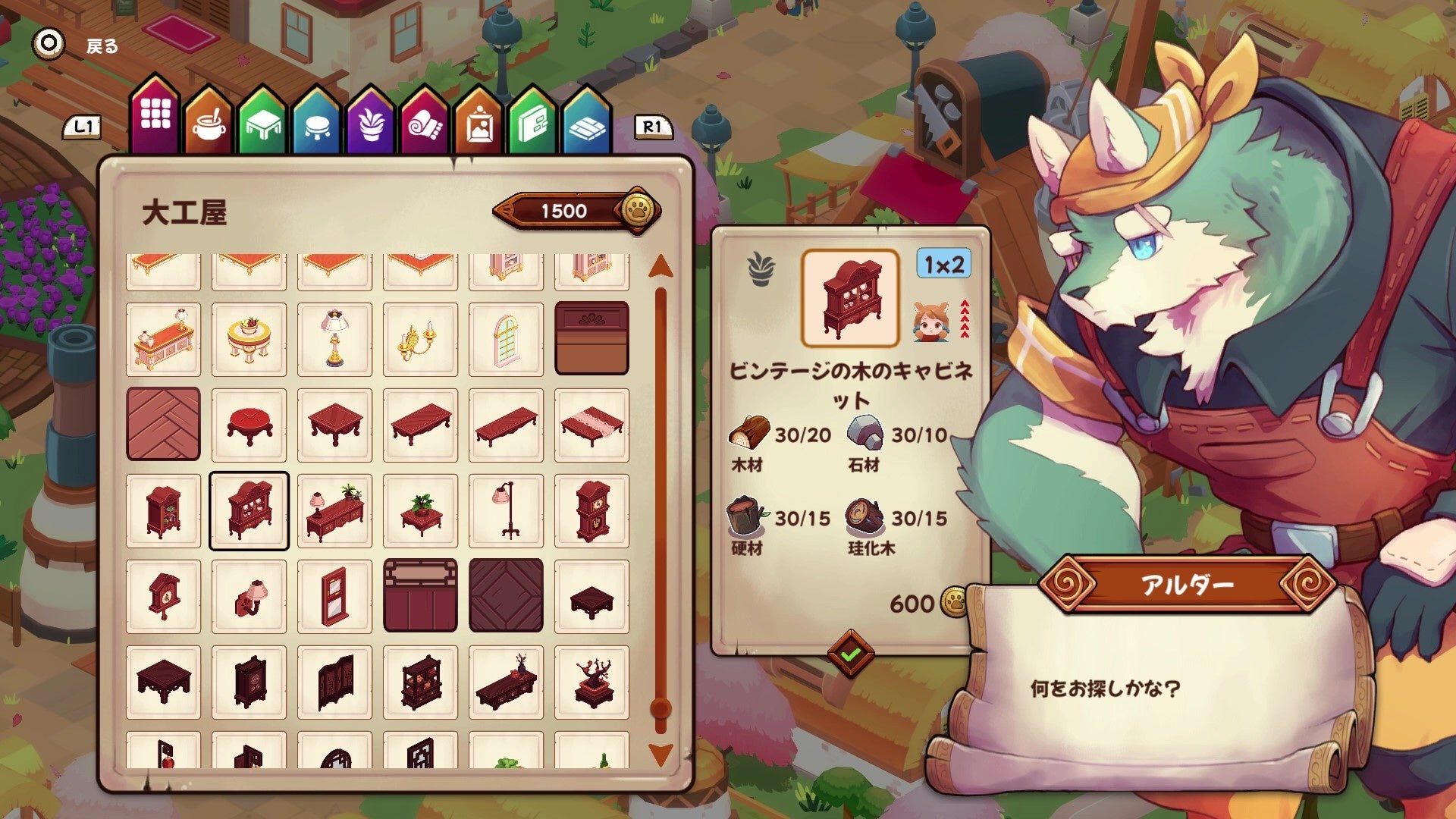Switch to the blue stool category tab
1456x819 pixels.
316,123
